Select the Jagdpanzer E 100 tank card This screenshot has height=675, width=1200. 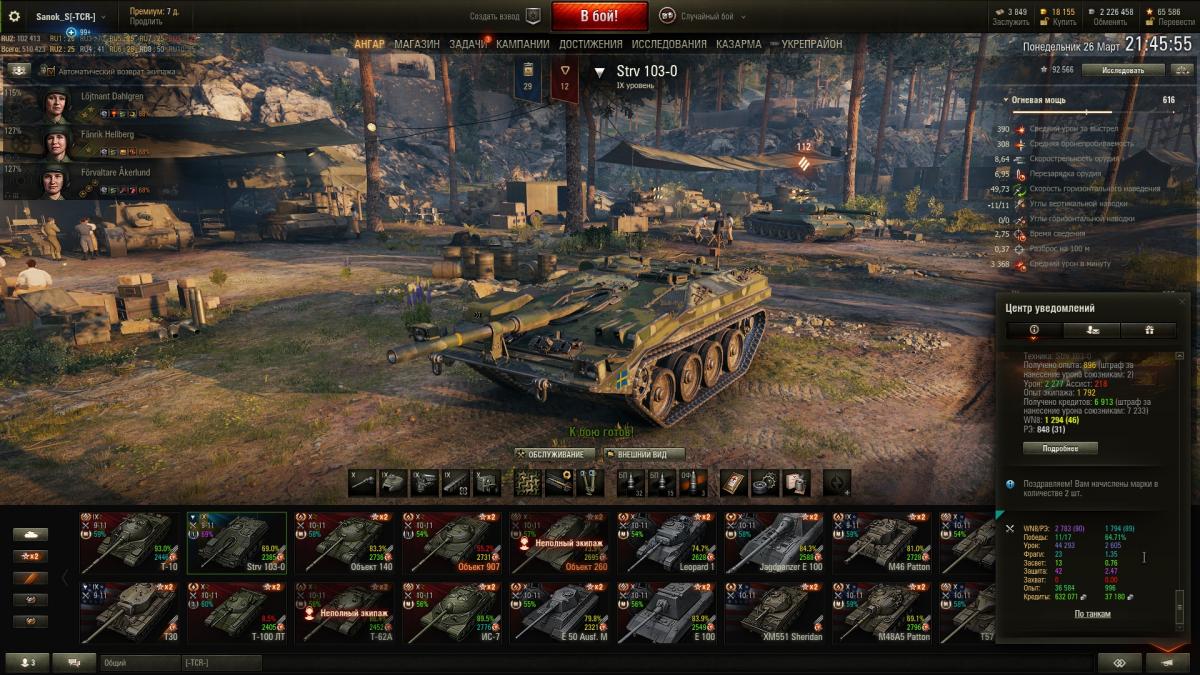[x=772, y=543]
